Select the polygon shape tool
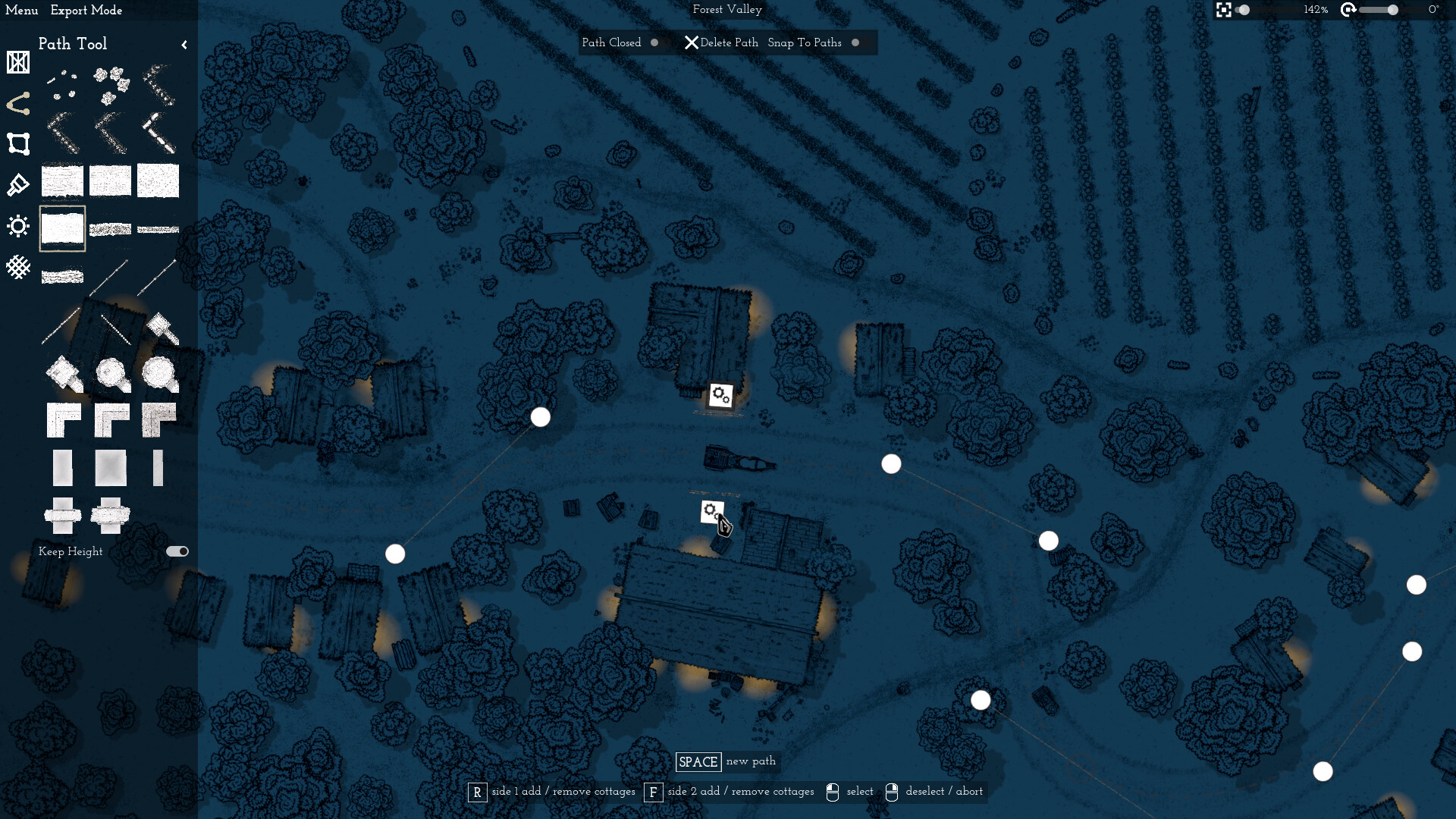Viewport: 1456px width, 819px height. click(18, 144)
